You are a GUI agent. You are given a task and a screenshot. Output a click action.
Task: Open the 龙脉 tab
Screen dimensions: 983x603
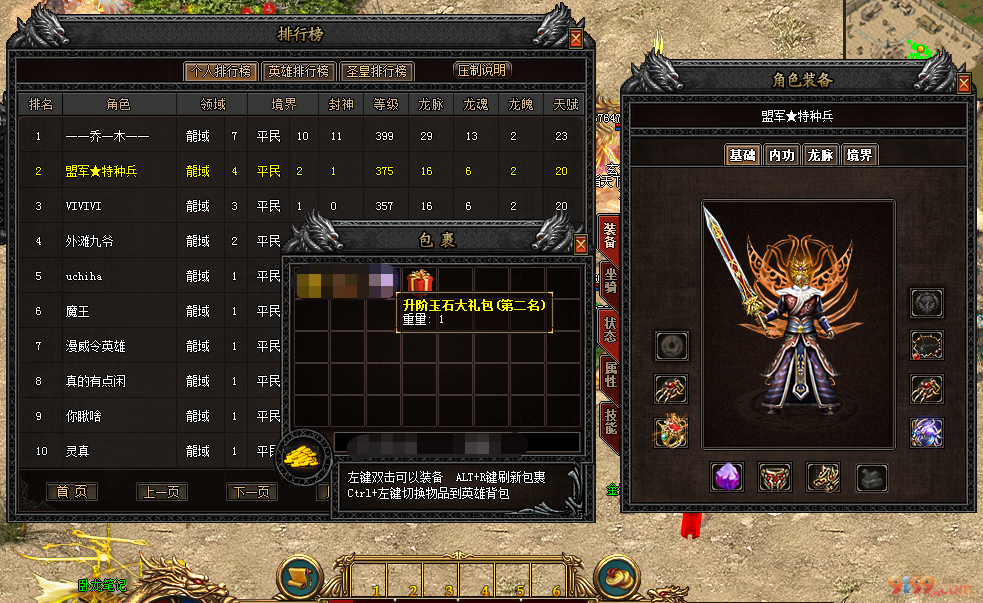820,156
